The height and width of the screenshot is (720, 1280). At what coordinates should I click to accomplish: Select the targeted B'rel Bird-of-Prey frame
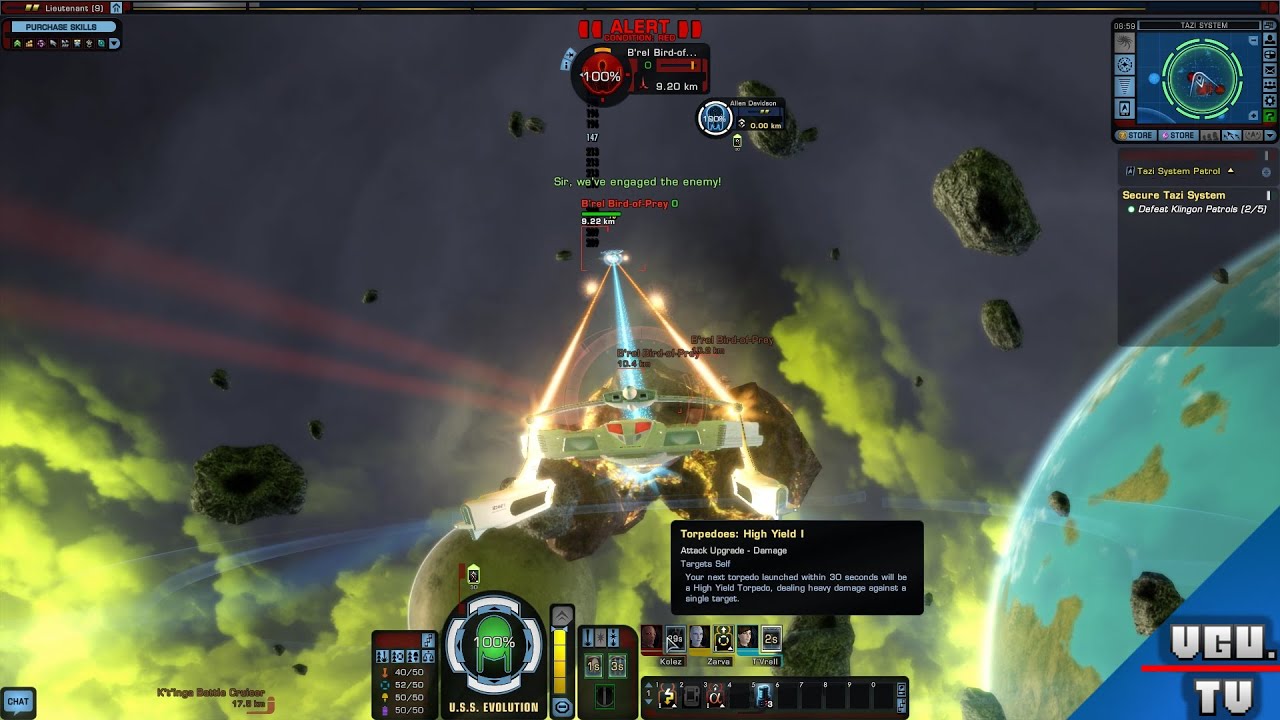pos(640,70)
